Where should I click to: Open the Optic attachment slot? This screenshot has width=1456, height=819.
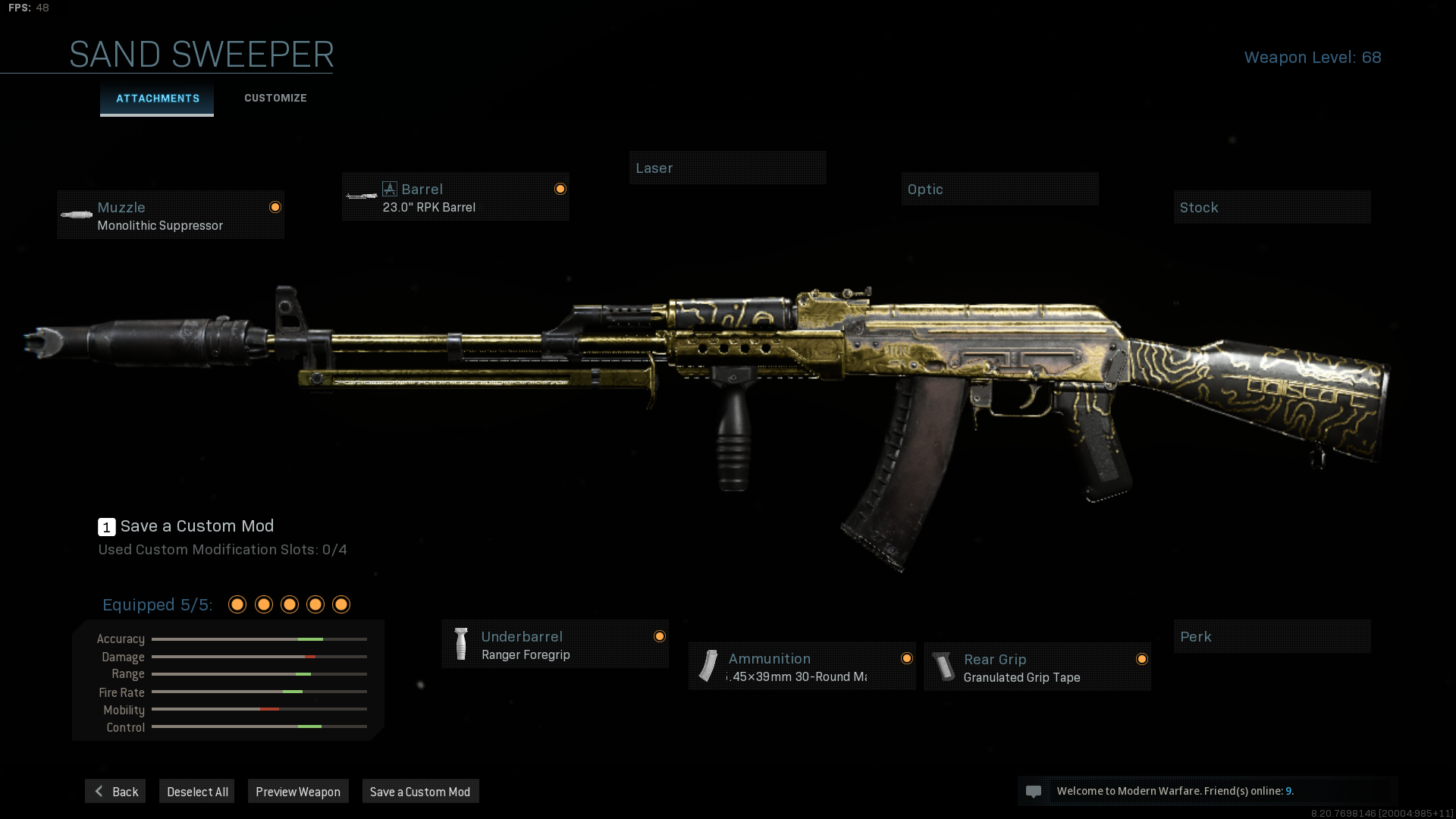pos(999,189)
